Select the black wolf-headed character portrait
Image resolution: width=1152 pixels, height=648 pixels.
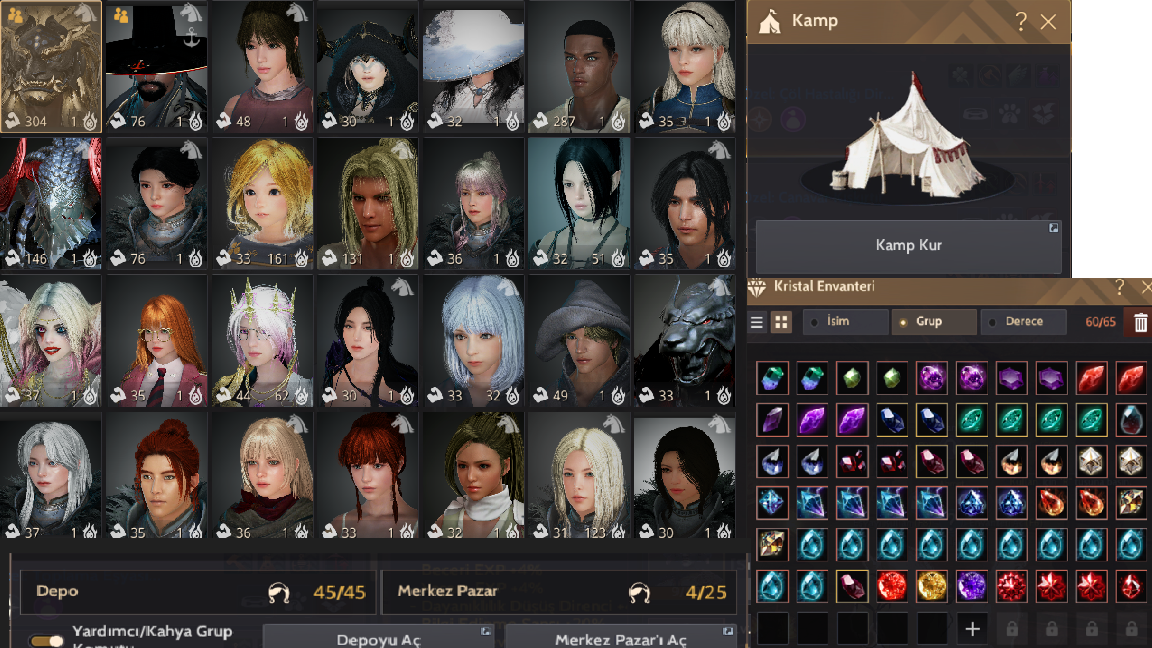pyautogui.click(x=684, y=340)
